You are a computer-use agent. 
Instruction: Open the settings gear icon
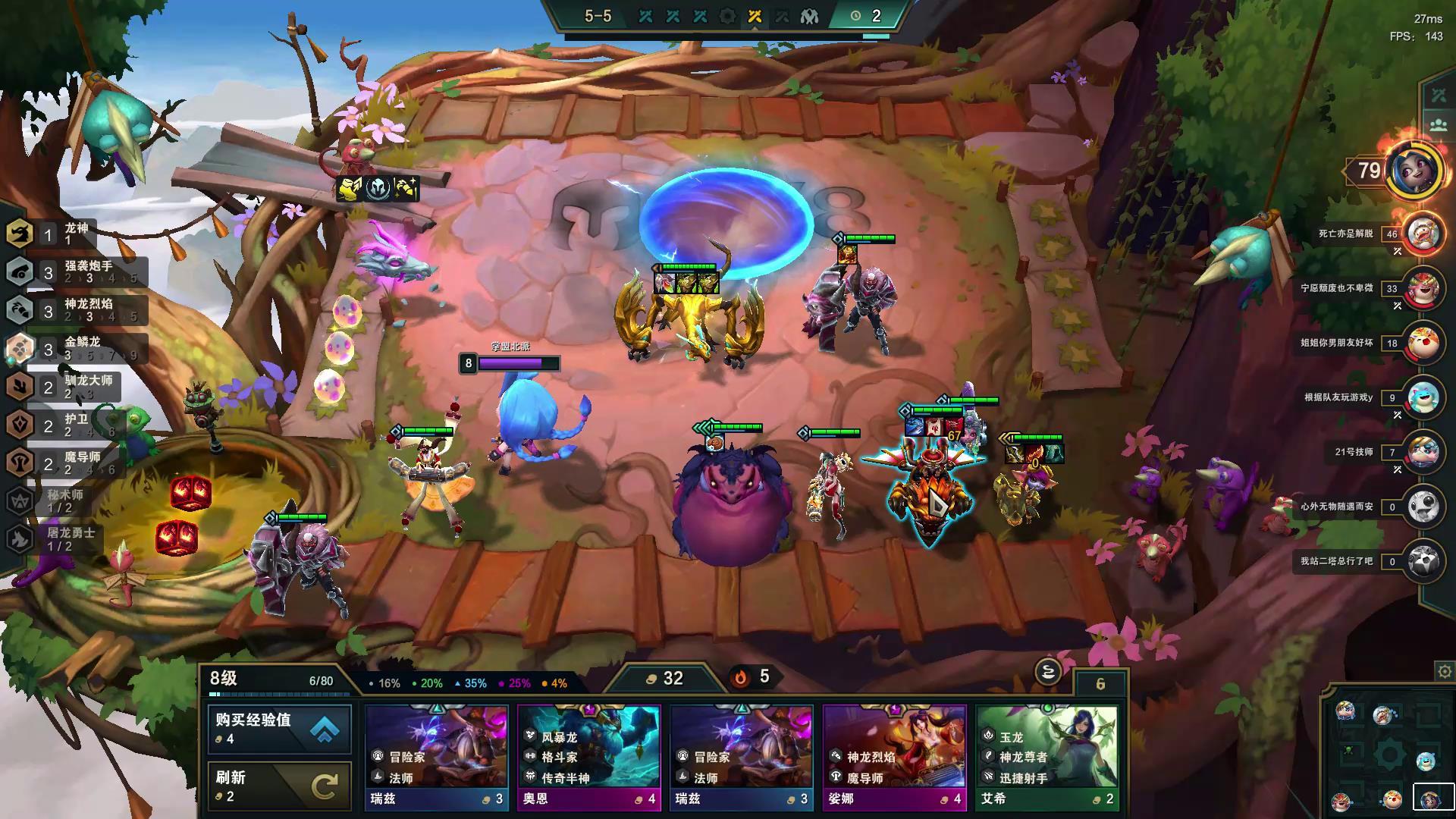pyautogui.click(x=1444, y=672)
